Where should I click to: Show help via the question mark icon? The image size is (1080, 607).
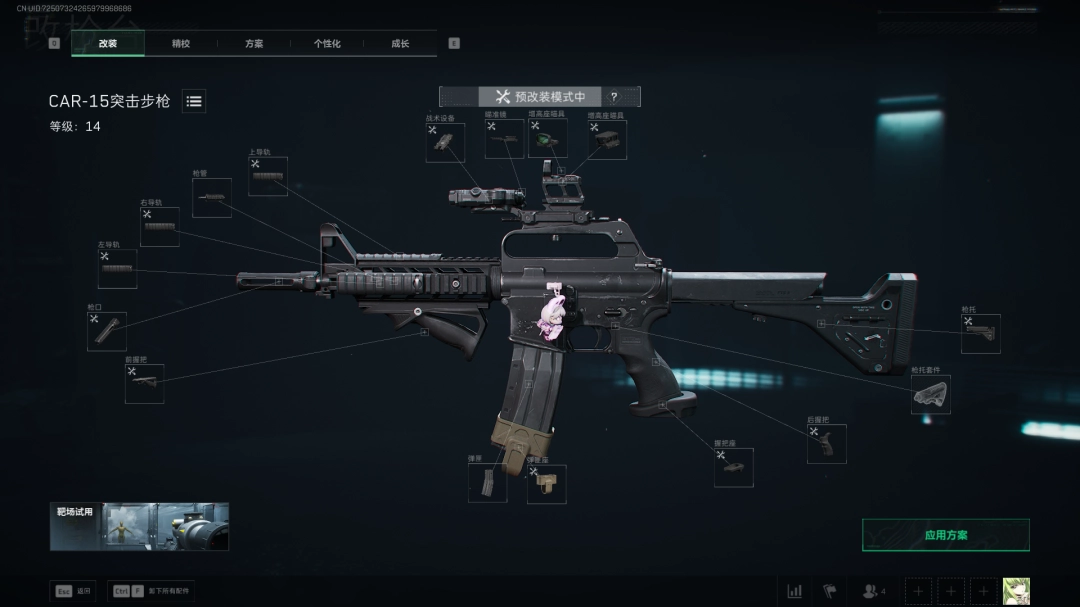pos(614,97)
